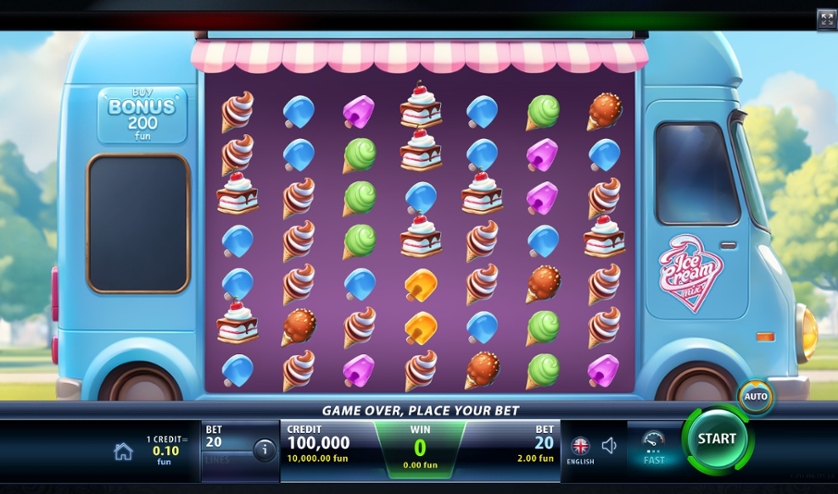Toggle the sound speaker icon
This screenshot has width=838, height=494.
click(x=609, y=446)
